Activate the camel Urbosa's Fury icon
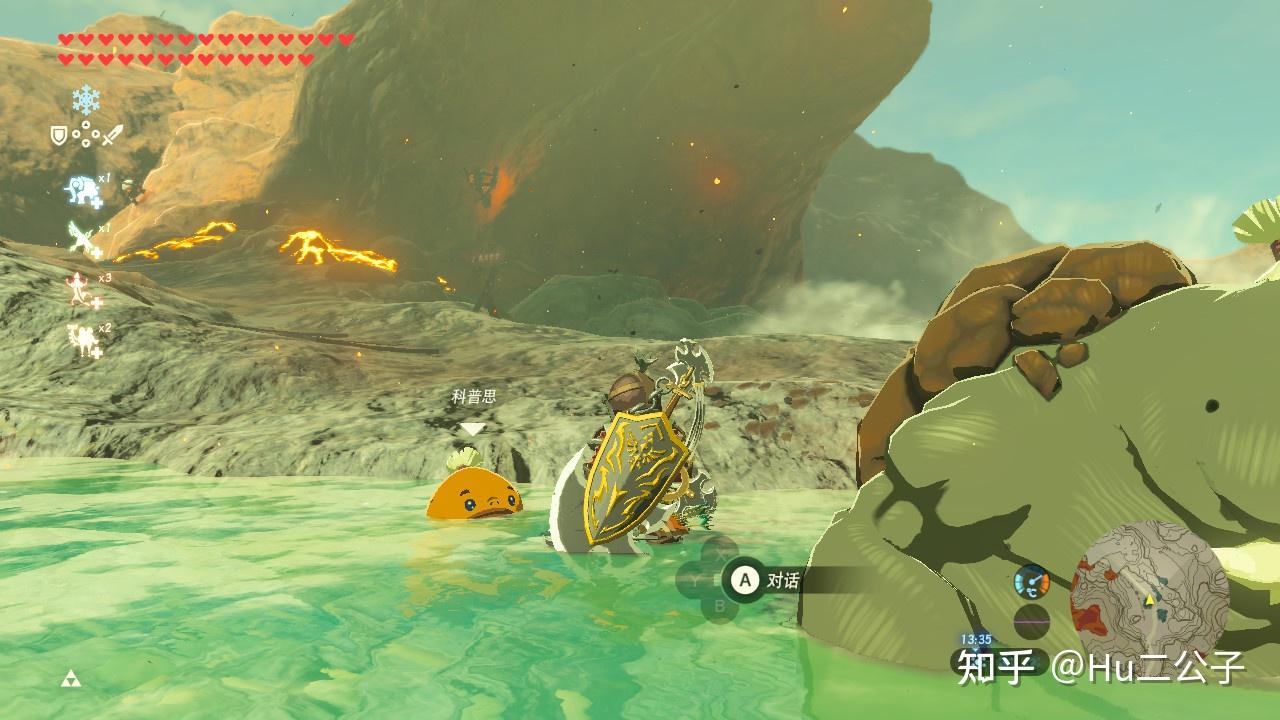1280x720 pixels. tap(82, 340)
